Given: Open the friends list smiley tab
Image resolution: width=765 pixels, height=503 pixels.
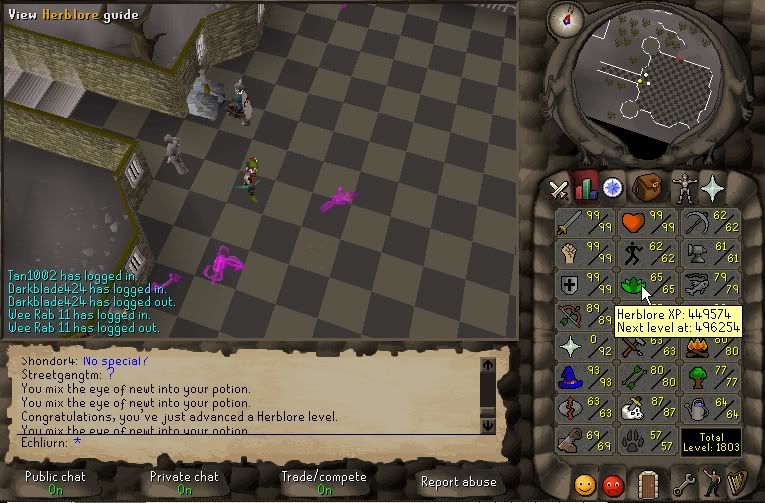Looking at the screenshot, I should (586, 484).
